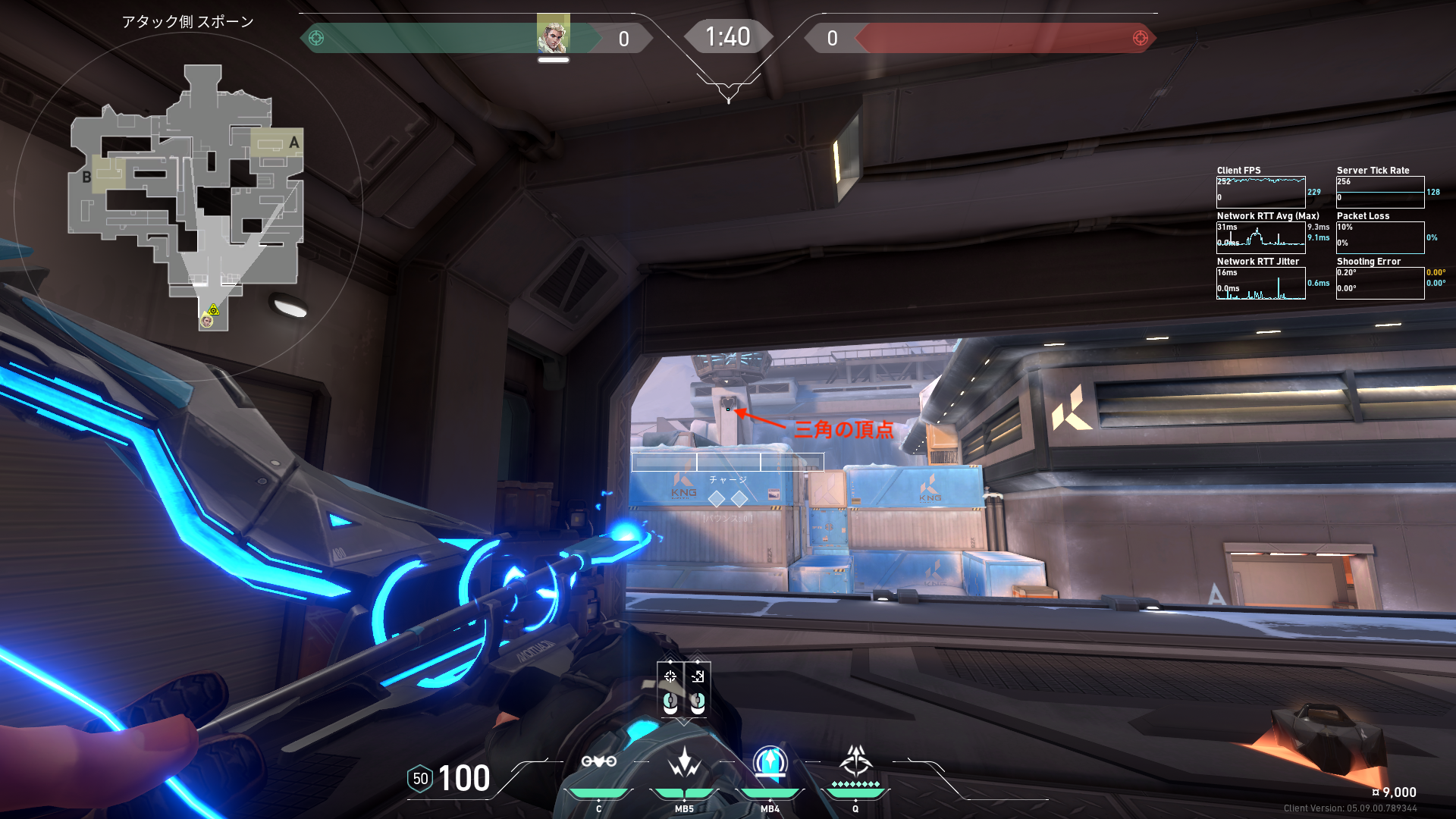
Task: Select the Owl Drone ability icon
Action: pyautogui.click(x=598, y=761)
